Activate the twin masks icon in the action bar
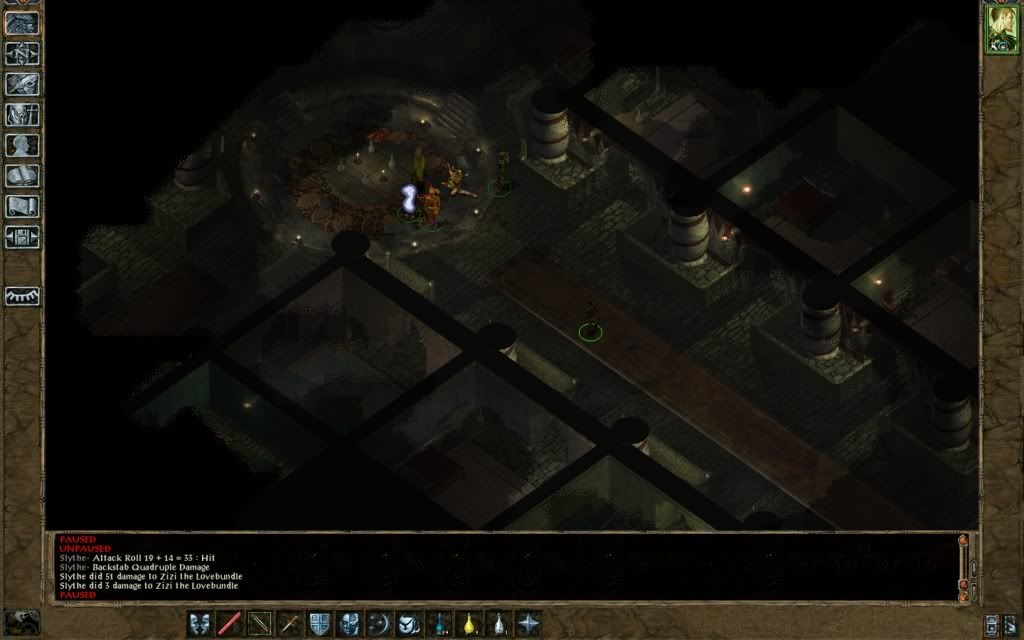The height and width of the screenshot is (640, 1024). (x=200, y=623)
